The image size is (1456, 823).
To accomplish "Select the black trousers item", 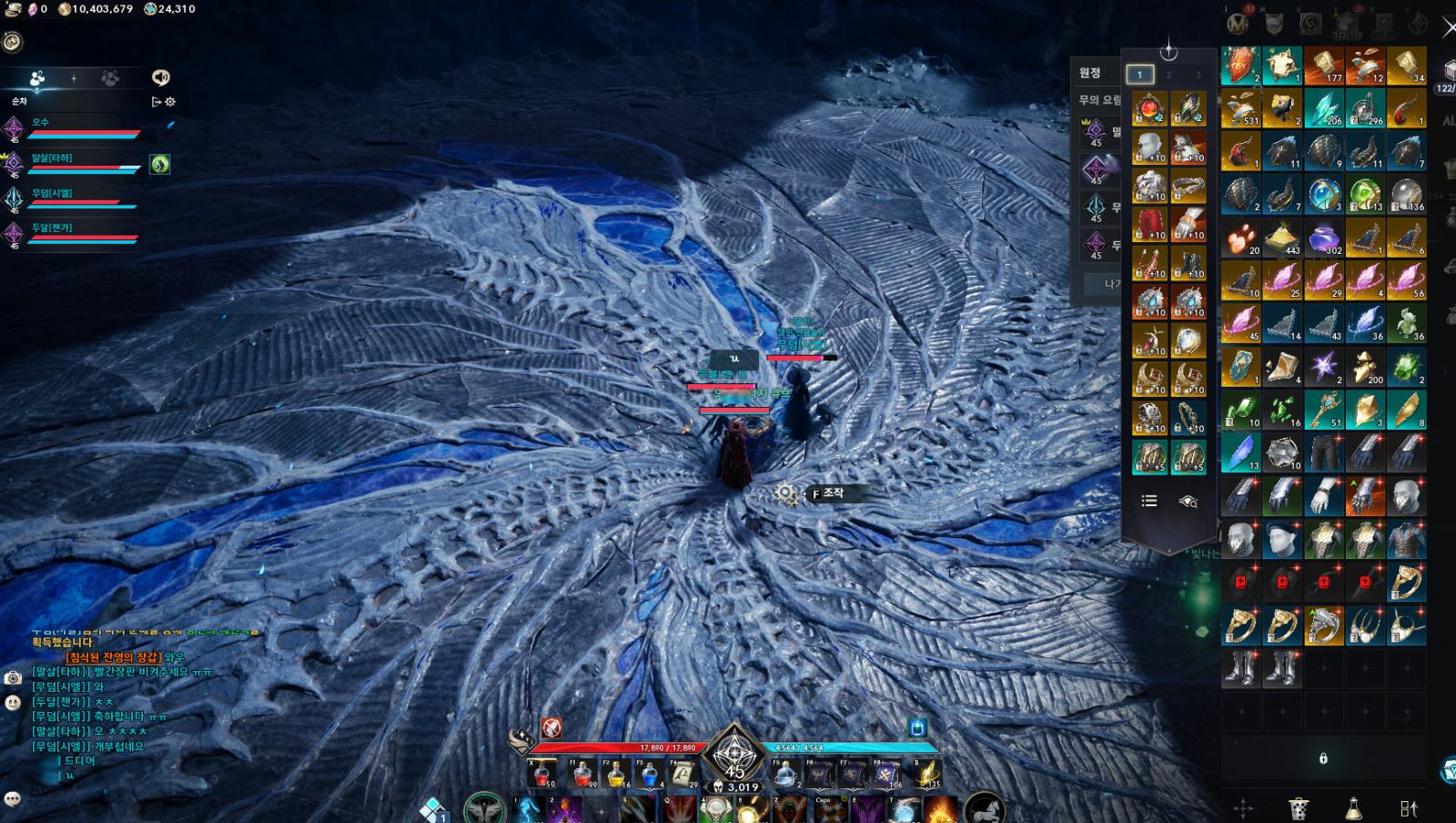I will (1324, 452).
